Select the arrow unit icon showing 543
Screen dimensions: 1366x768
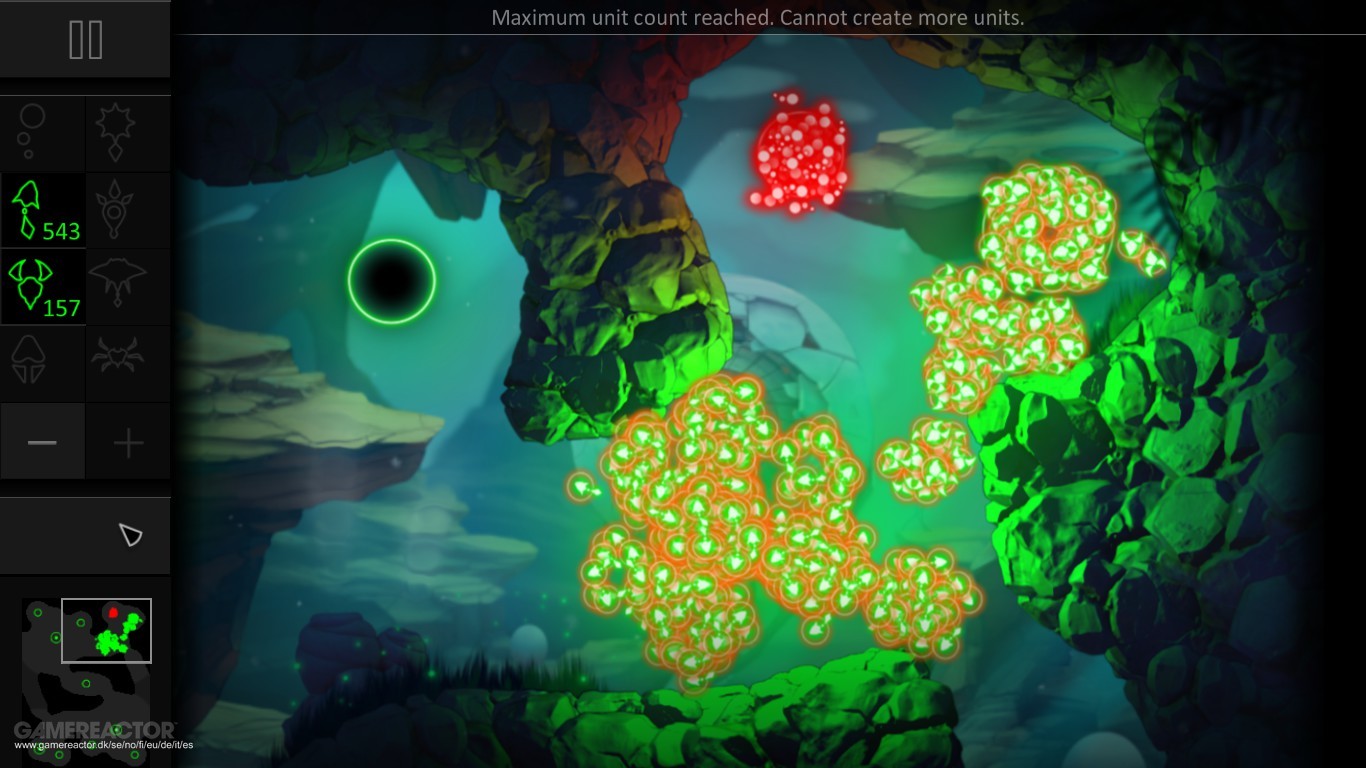tap(42, 210)
